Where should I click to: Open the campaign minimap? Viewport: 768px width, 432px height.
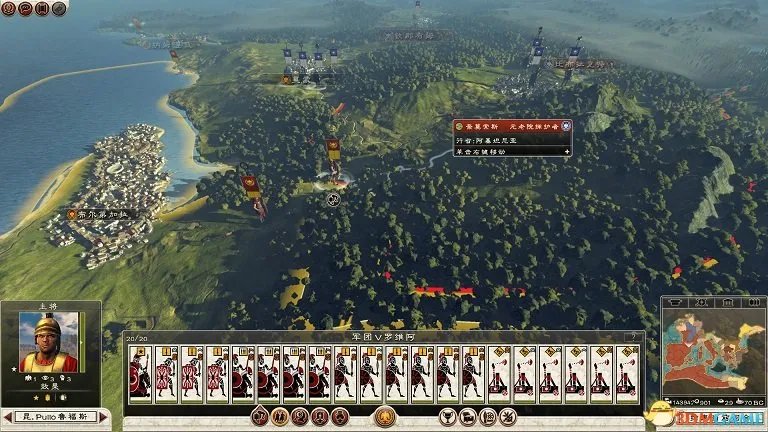pyautogui.click(x=711, y=353)
